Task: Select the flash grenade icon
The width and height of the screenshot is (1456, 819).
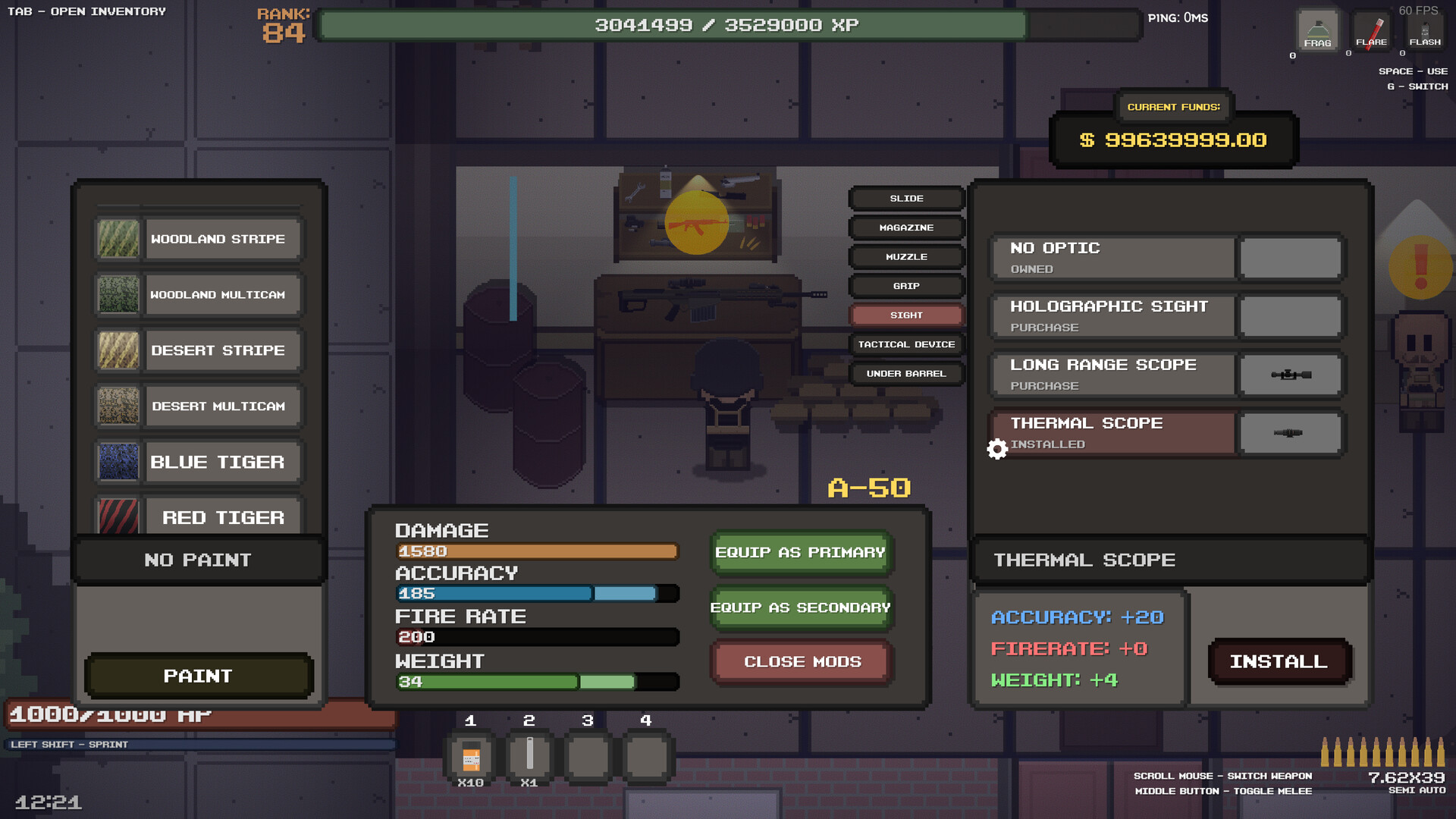Action: (1425, 30)
